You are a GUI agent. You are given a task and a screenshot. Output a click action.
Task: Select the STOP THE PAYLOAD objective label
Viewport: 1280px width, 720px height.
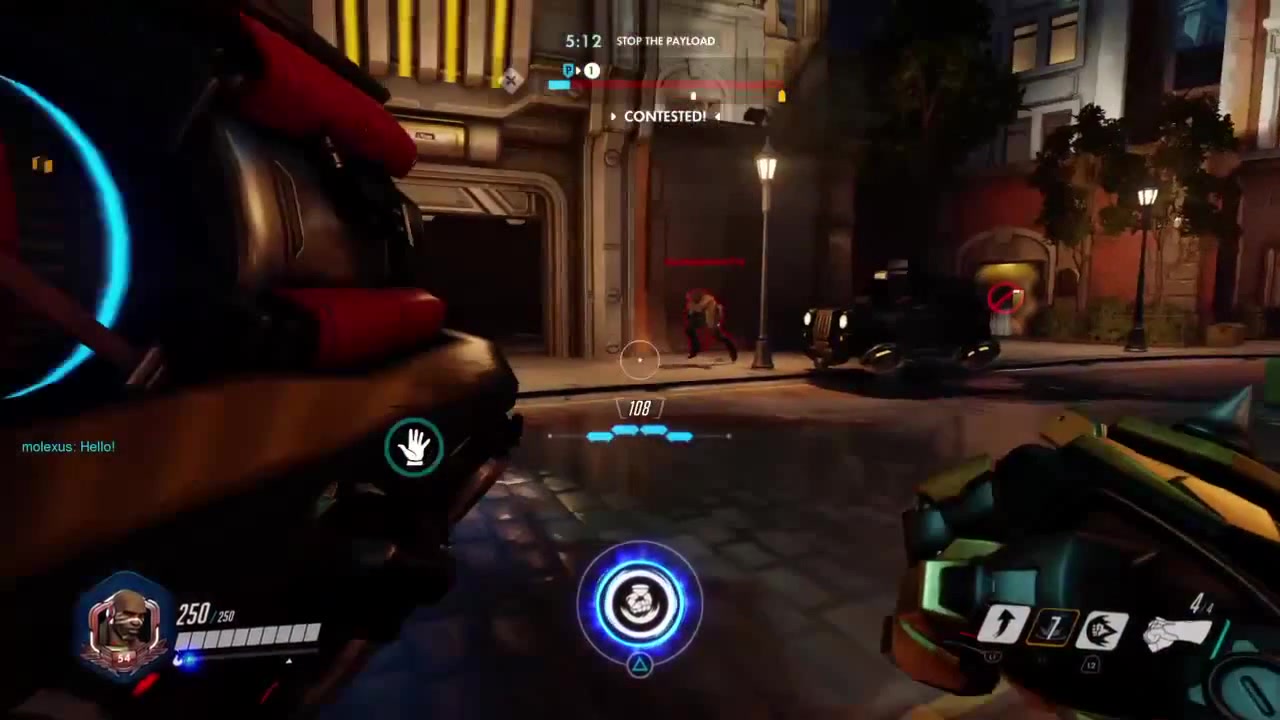click(x=666, y=41)
